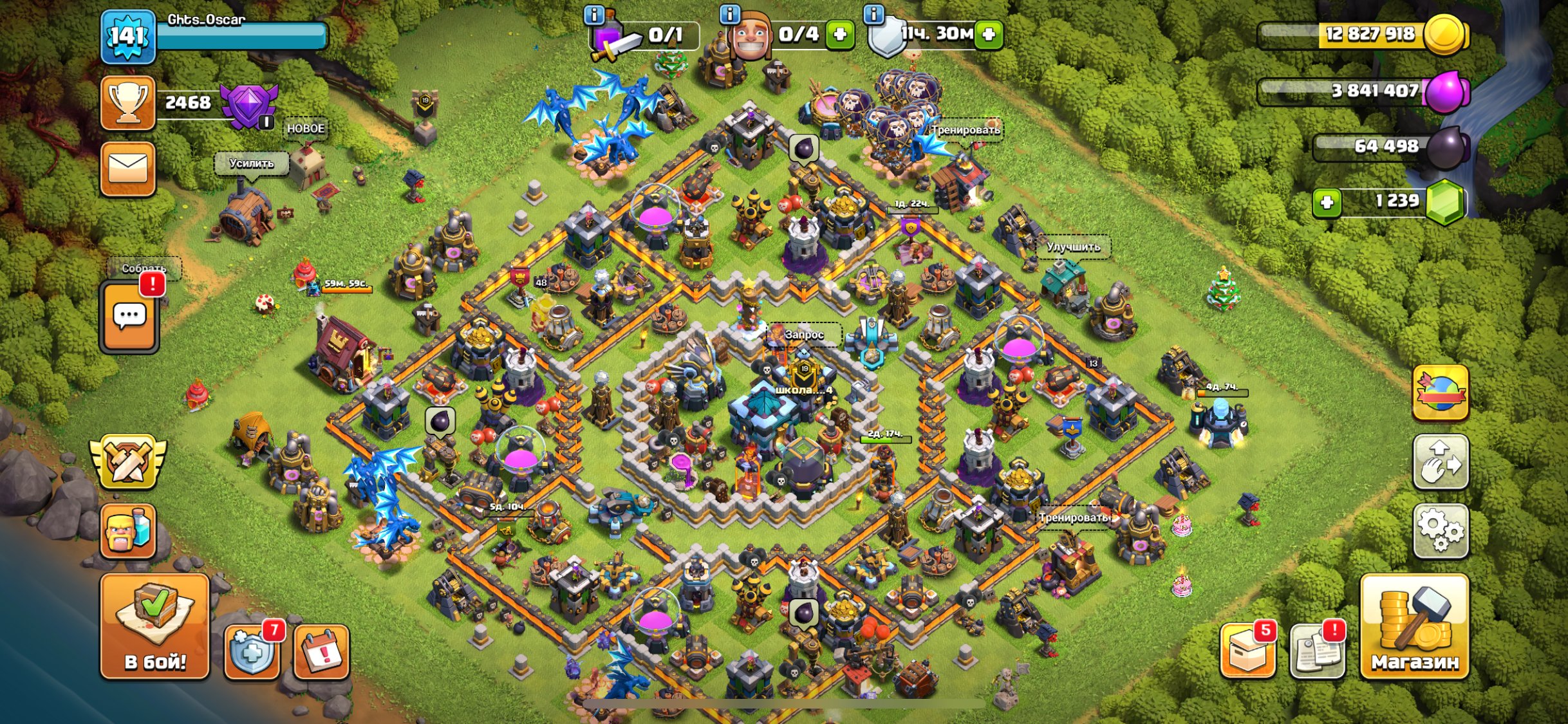1568x724 pixels.
Task: Tap the player experience level badge 141
Action: 128,37
